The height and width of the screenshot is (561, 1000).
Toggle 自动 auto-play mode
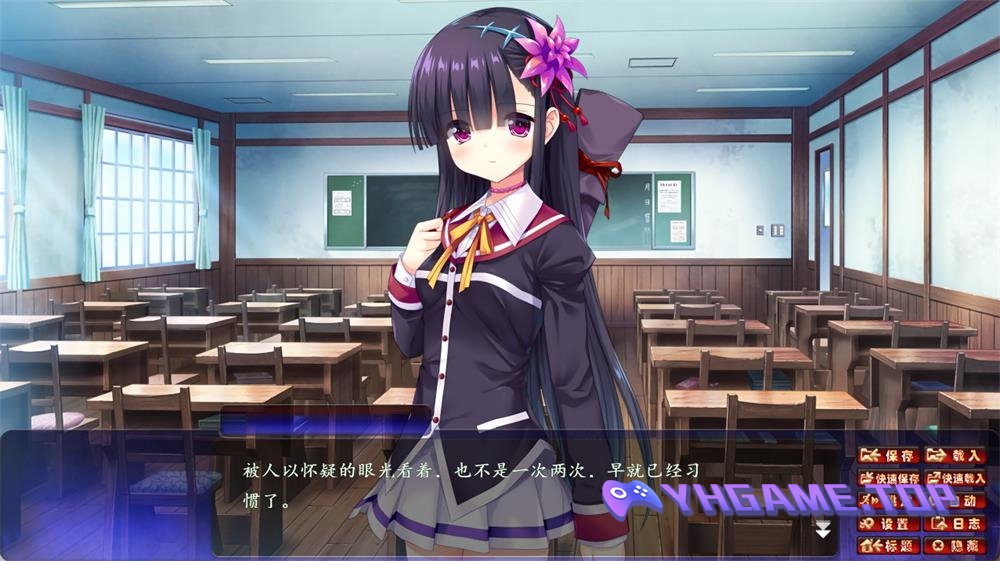(x=955, y=501)
